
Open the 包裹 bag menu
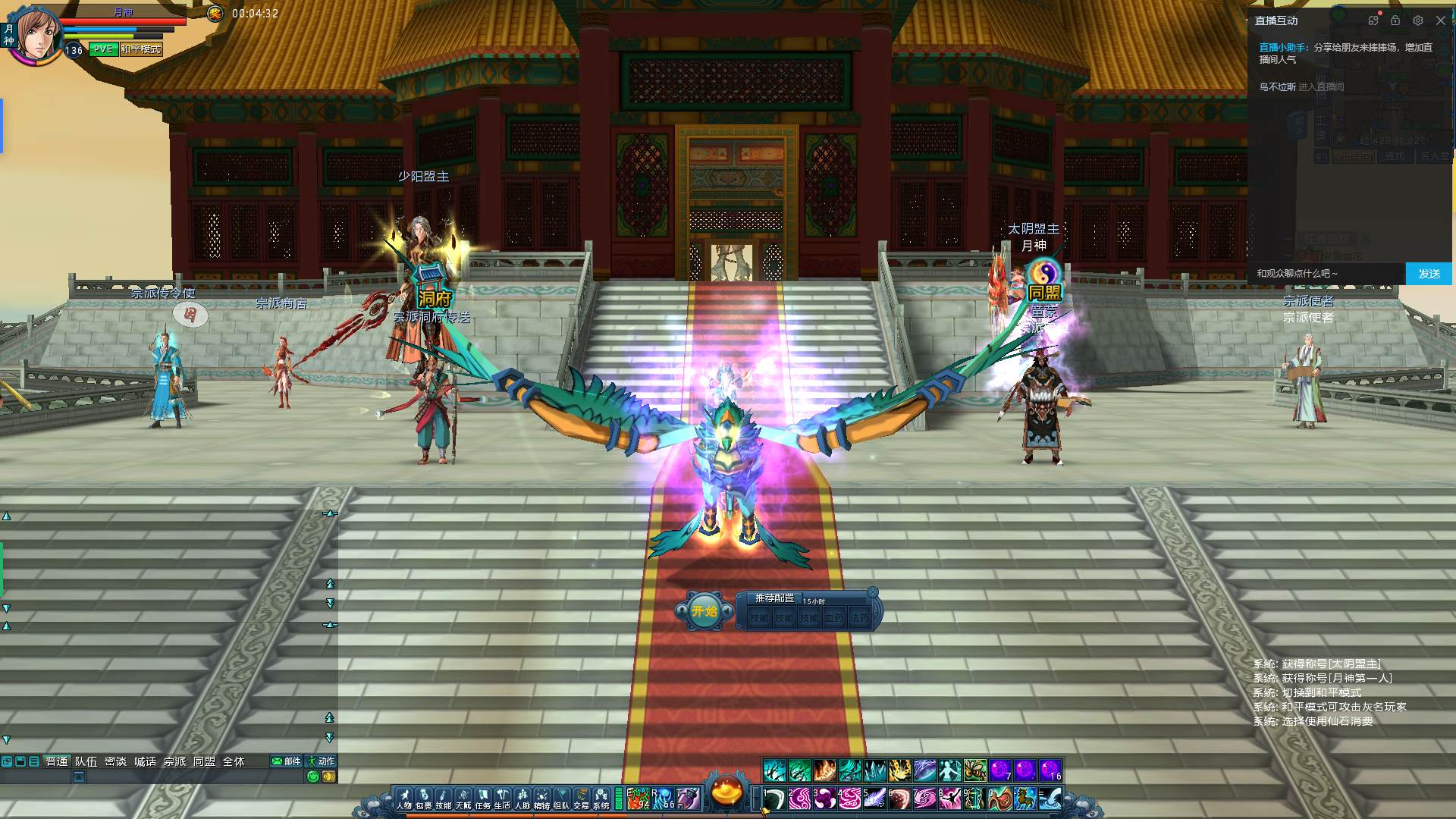point(424,799)
